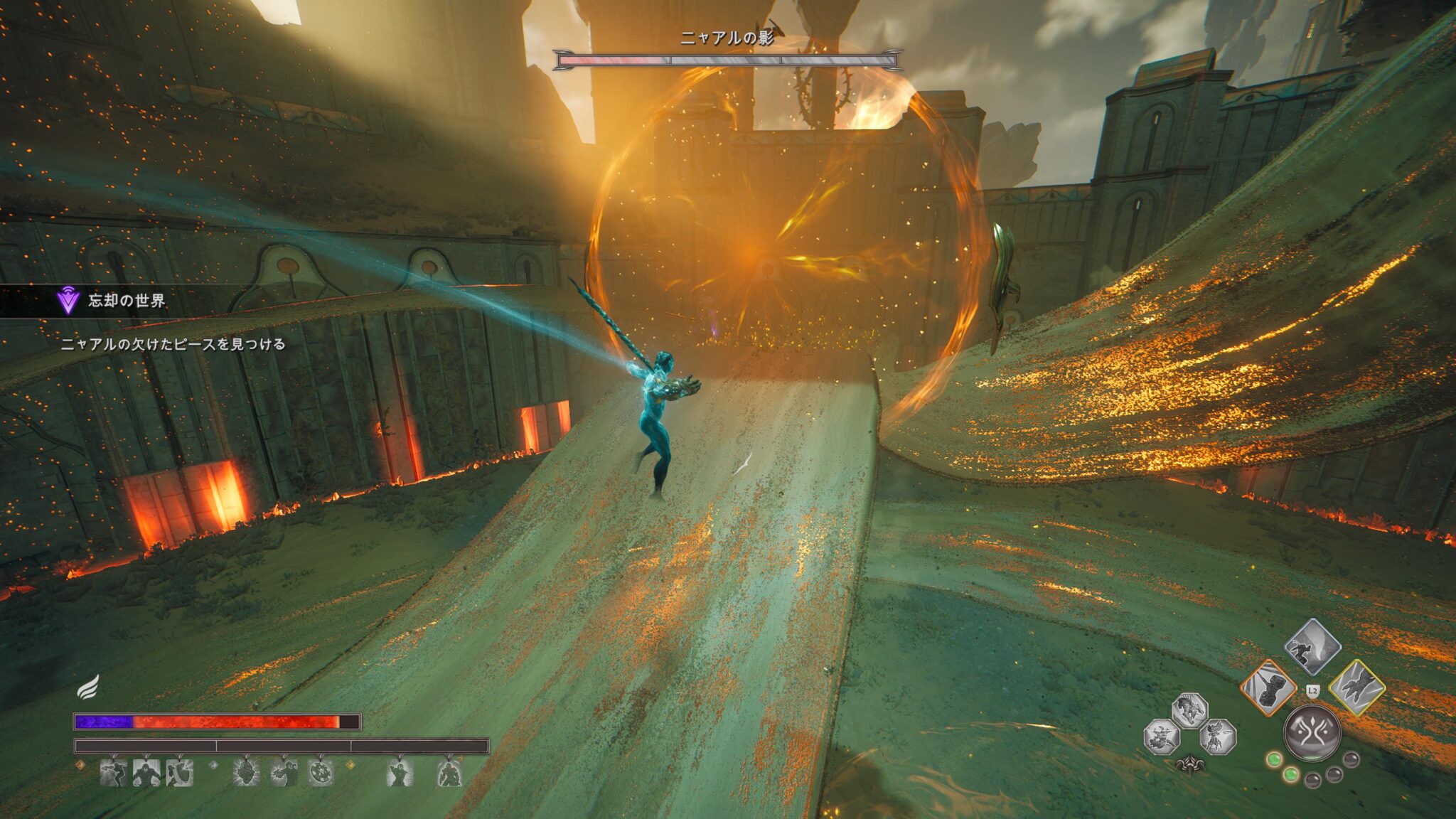Activate the crouching swordsman skill icon

(400, 773)
